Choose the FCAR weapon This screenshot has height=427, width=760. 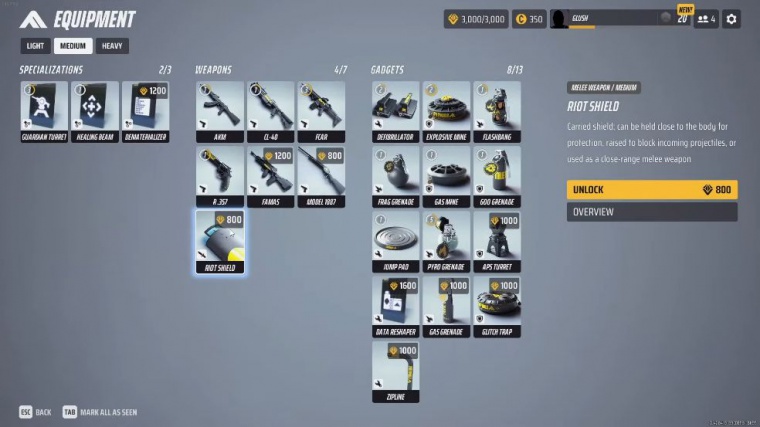[321, 111]
